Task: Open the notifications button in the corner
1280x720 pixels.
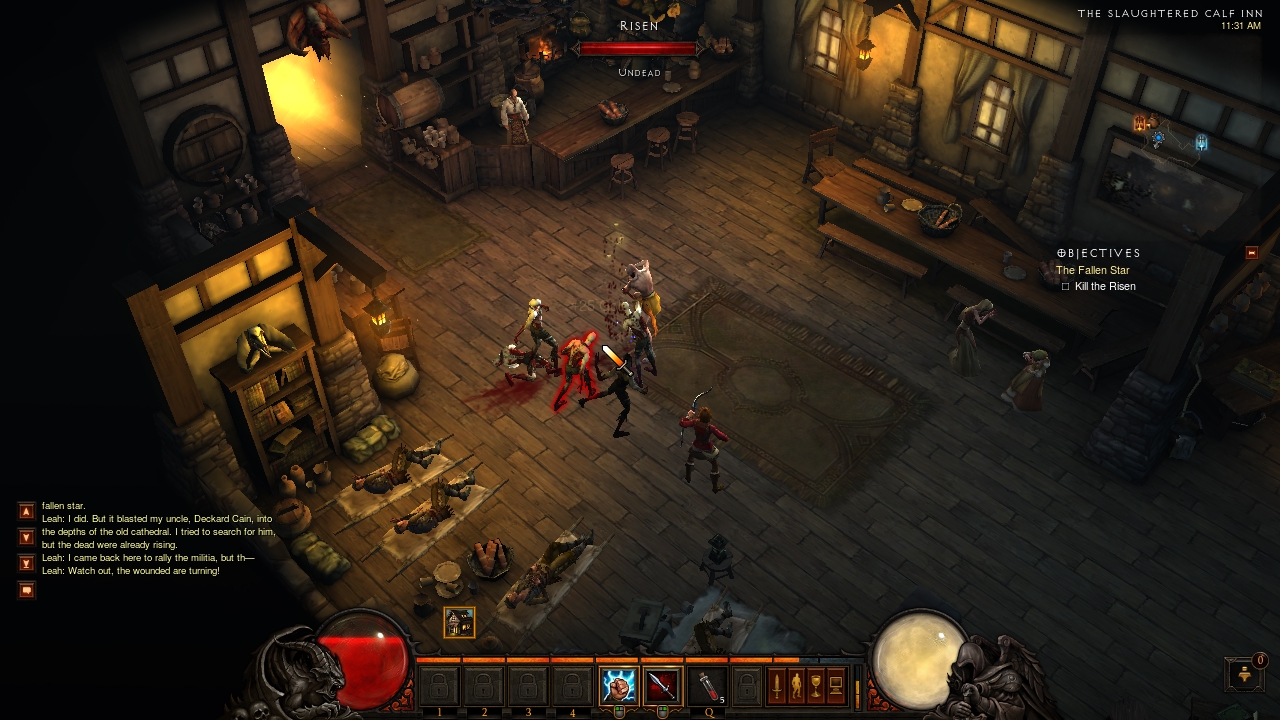Action: (x=1243, y=673)
